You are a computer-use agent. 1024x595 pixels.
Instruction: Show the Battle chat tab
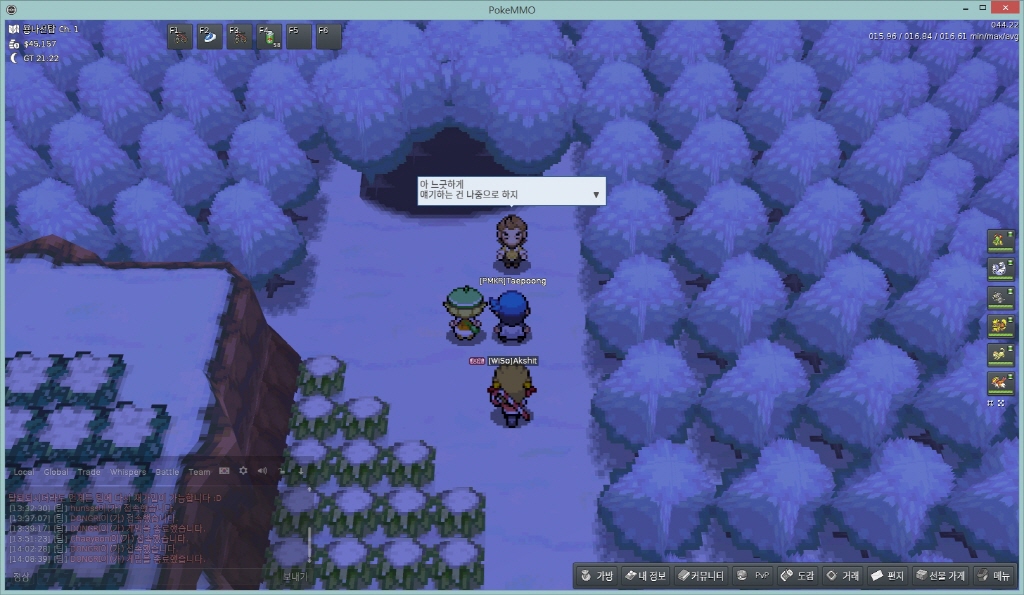166,472
